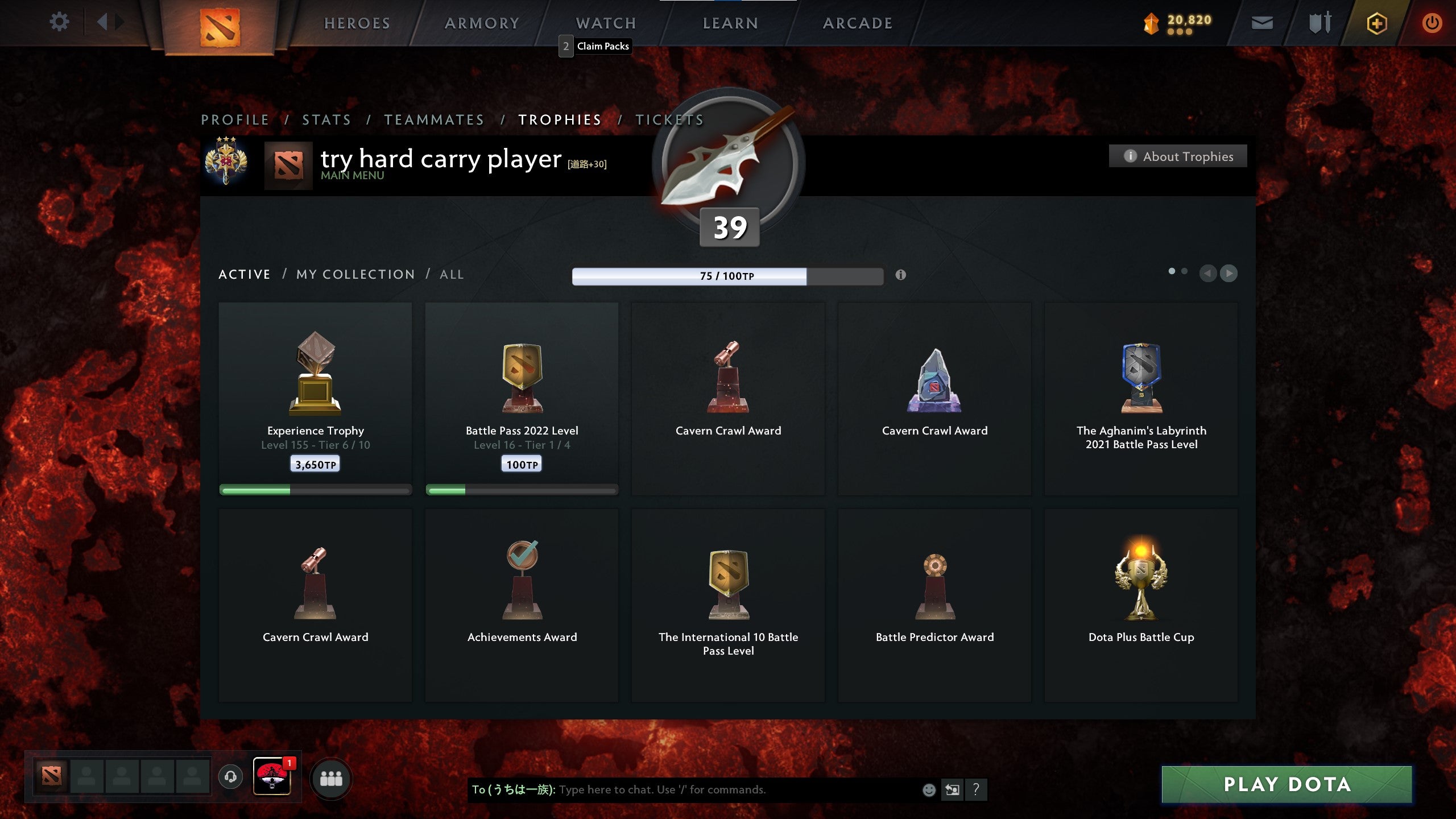Open the STATS profile tab
This screenshot has width=1456, height=819.
327,119
